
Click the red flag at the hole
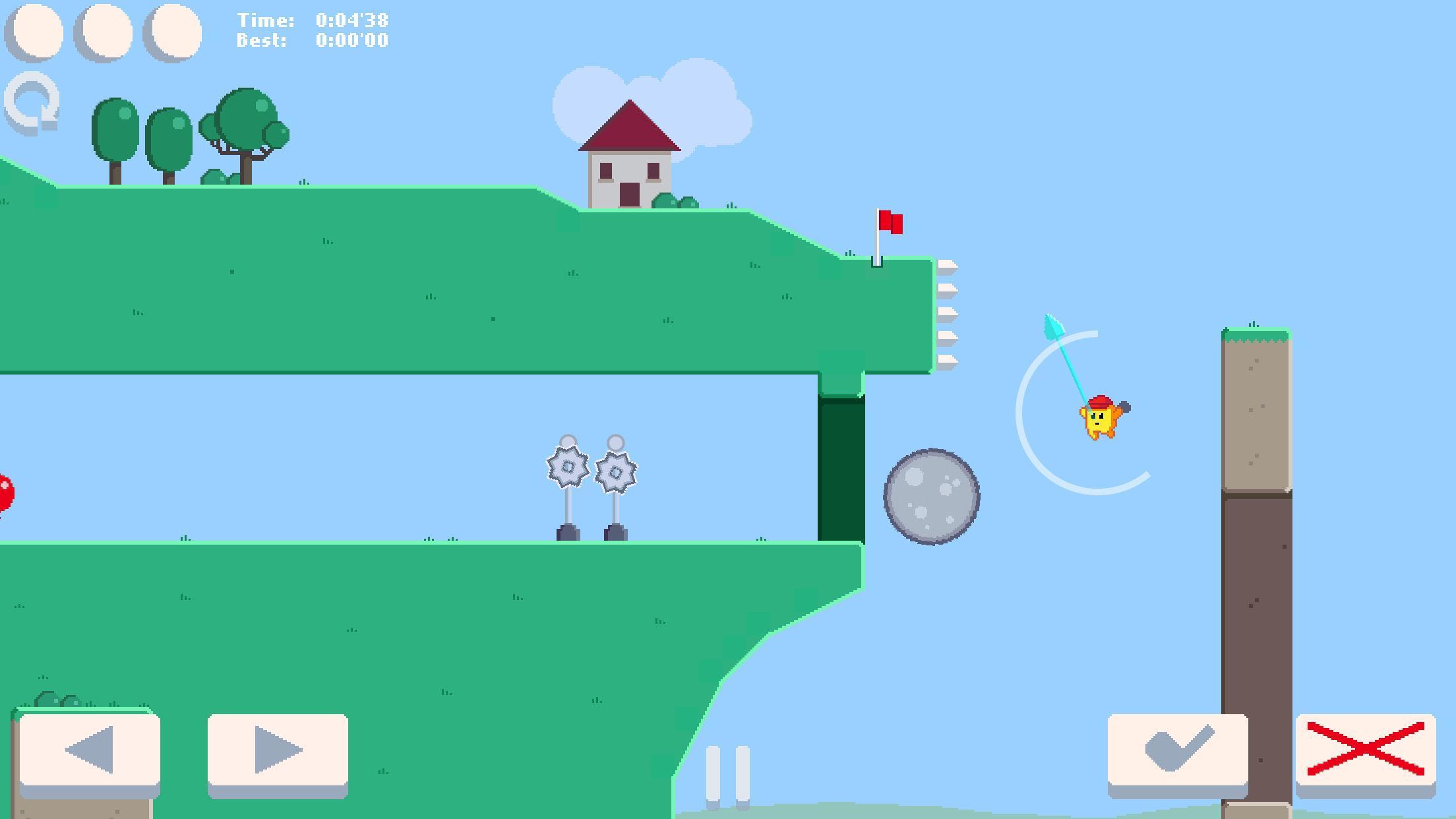[x=892, y=222]
